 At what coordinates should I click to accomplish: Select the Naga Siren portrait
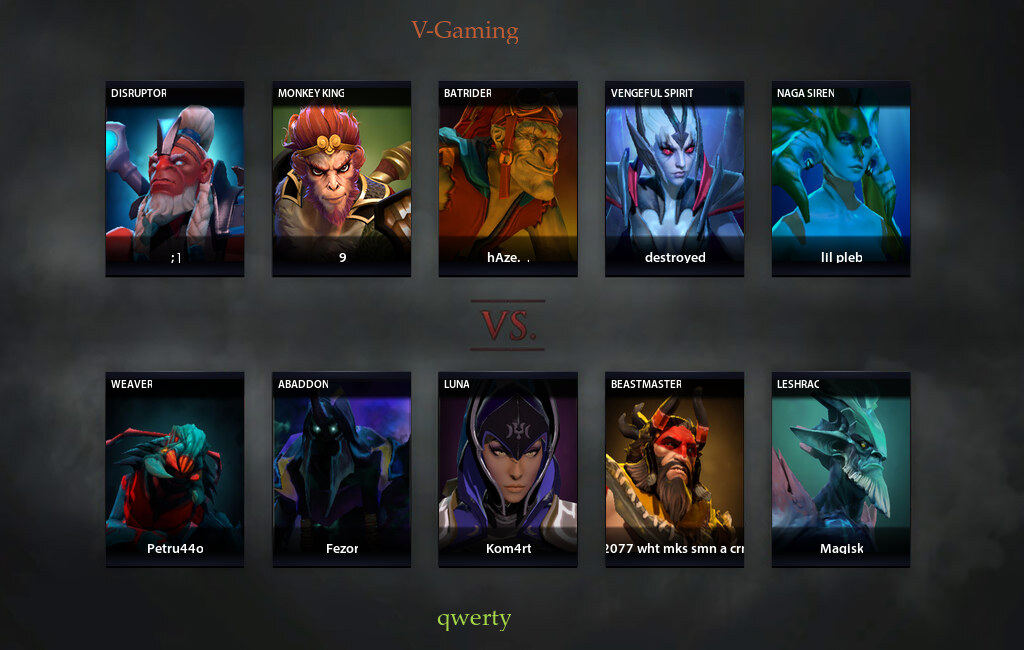pos(841,178)
